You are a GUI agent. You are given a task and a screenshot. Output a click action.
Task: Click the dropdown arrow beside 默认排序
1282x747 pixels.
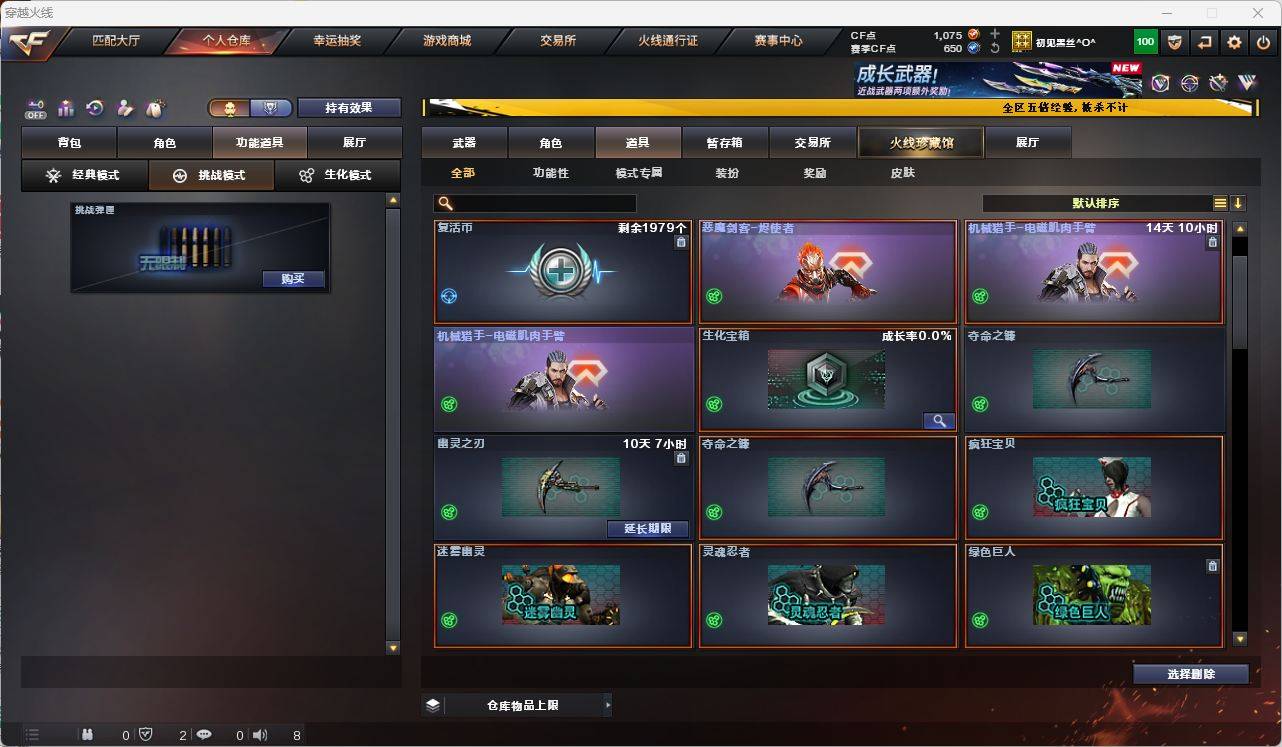tap(1238, 202)
